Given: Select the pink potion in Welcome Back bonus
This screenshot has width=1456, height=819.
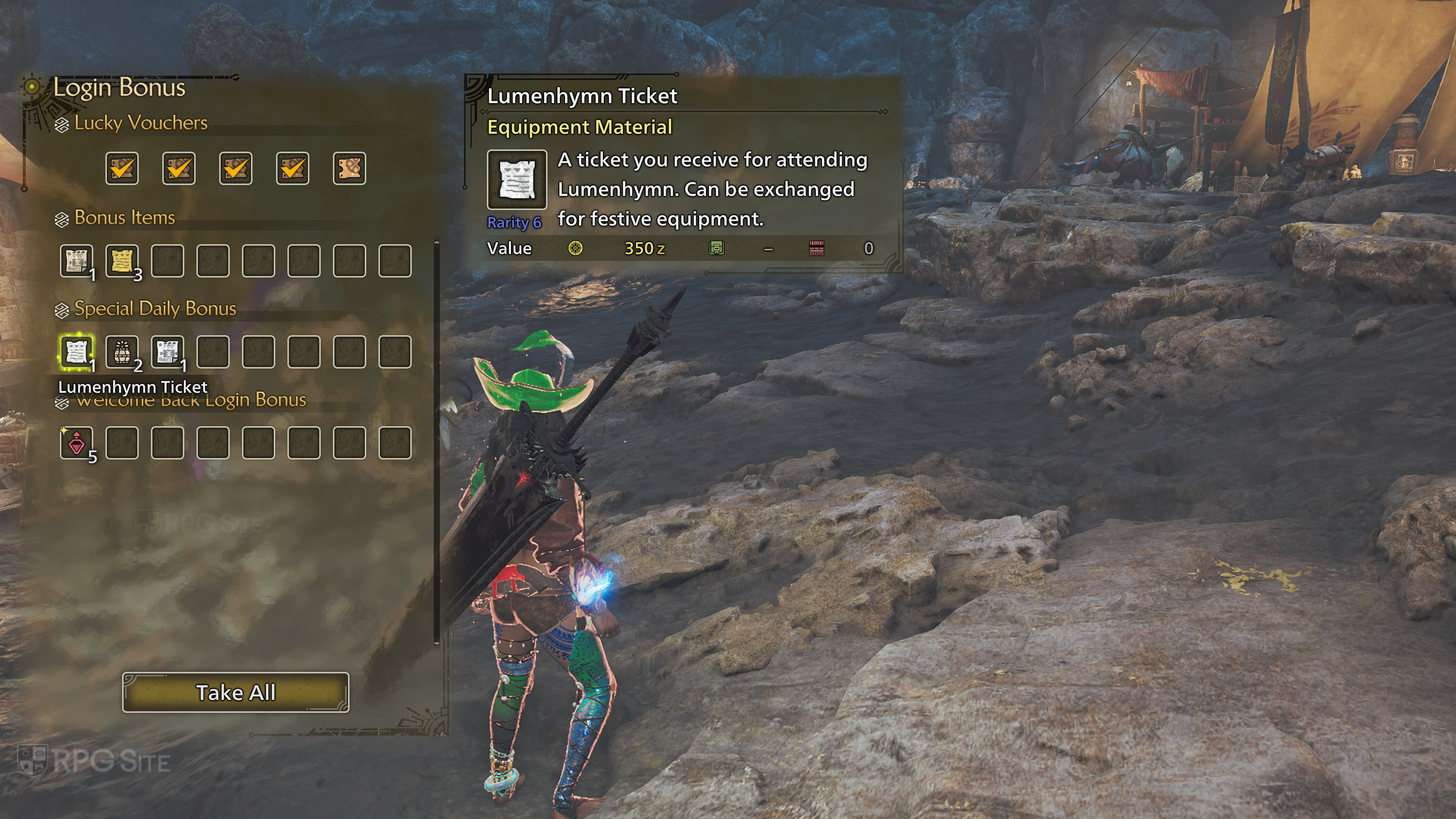Looking at the screenshot, I should (x=76, y=442).
